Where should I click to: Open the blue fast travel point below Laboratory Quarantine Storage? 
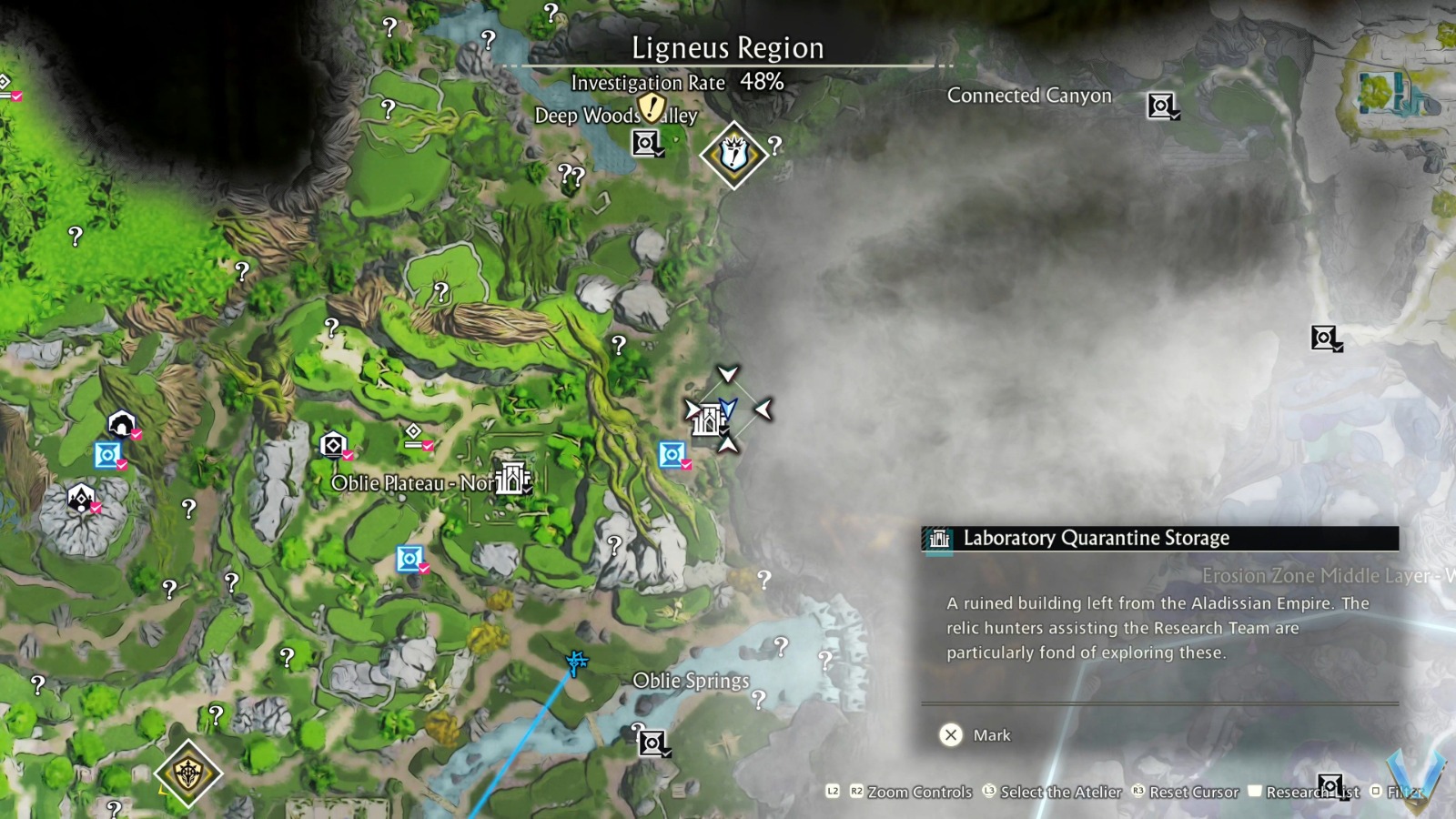(x=672, y=453)
